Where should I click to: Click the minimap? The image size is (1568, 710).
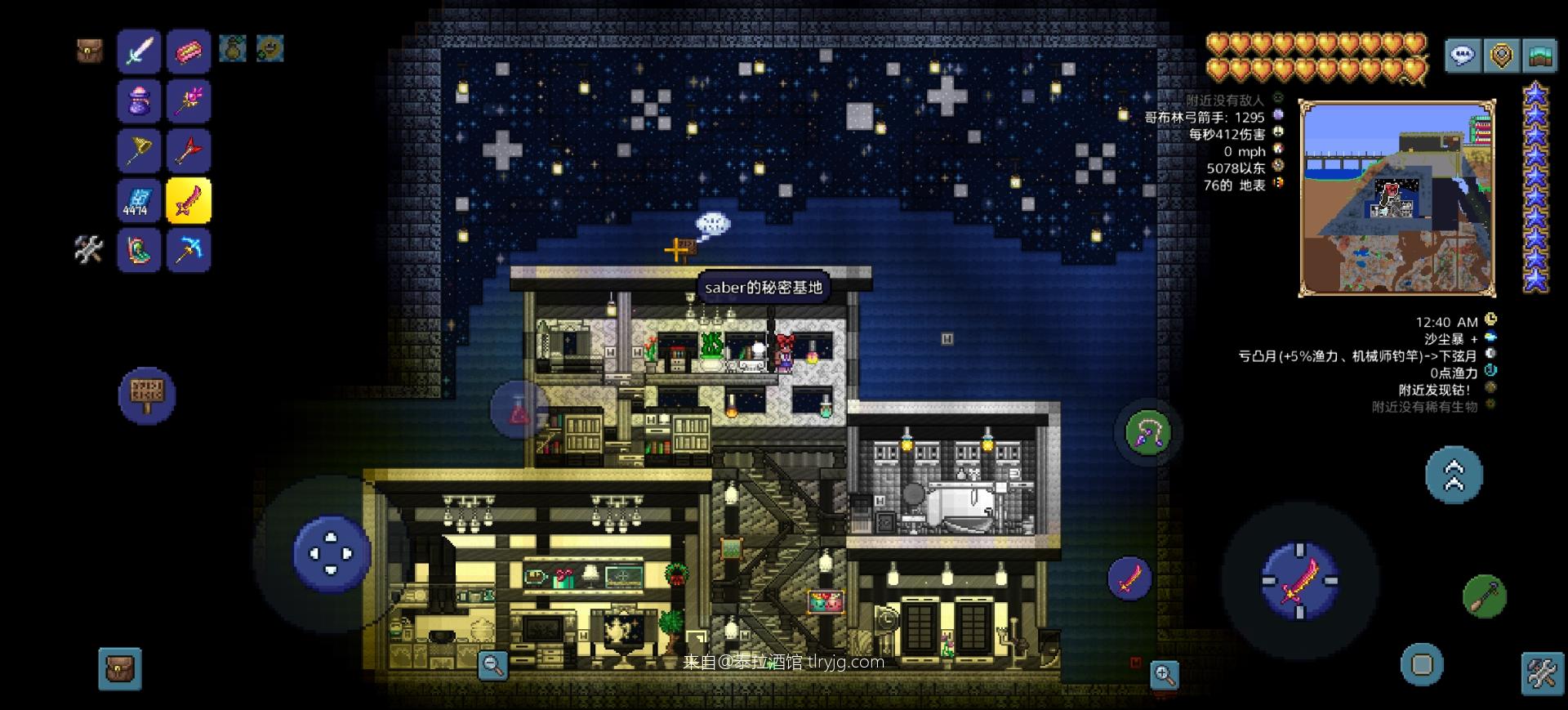pos(1396,198)
